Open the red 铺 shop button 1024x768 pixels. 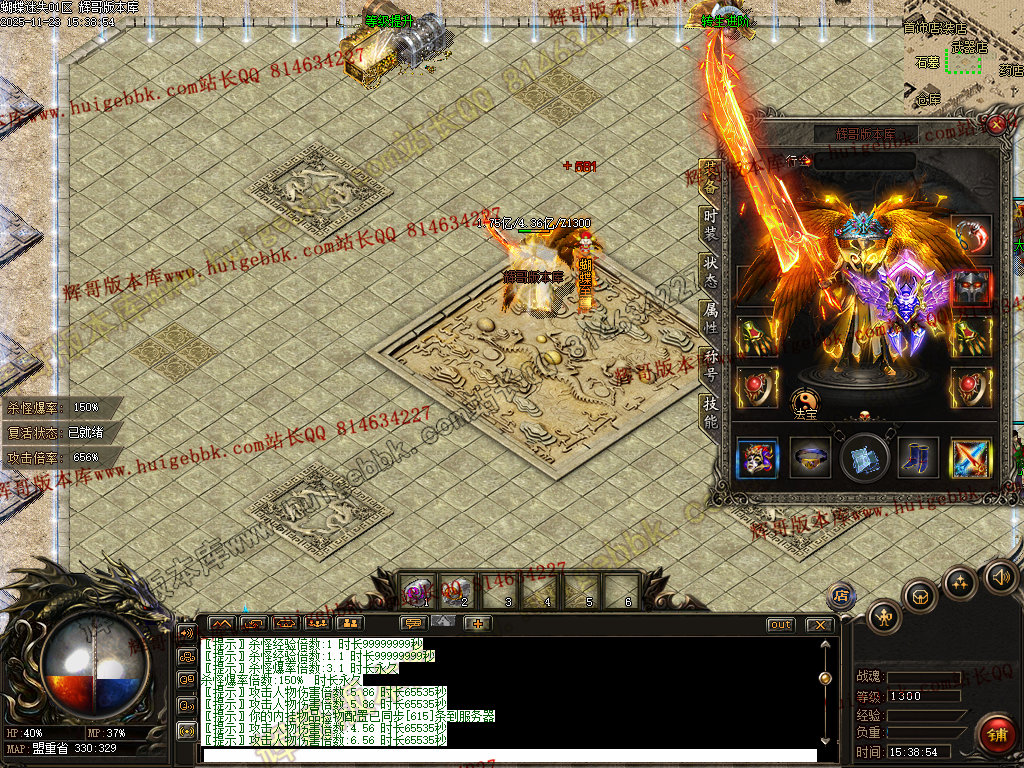click(996, 733)
